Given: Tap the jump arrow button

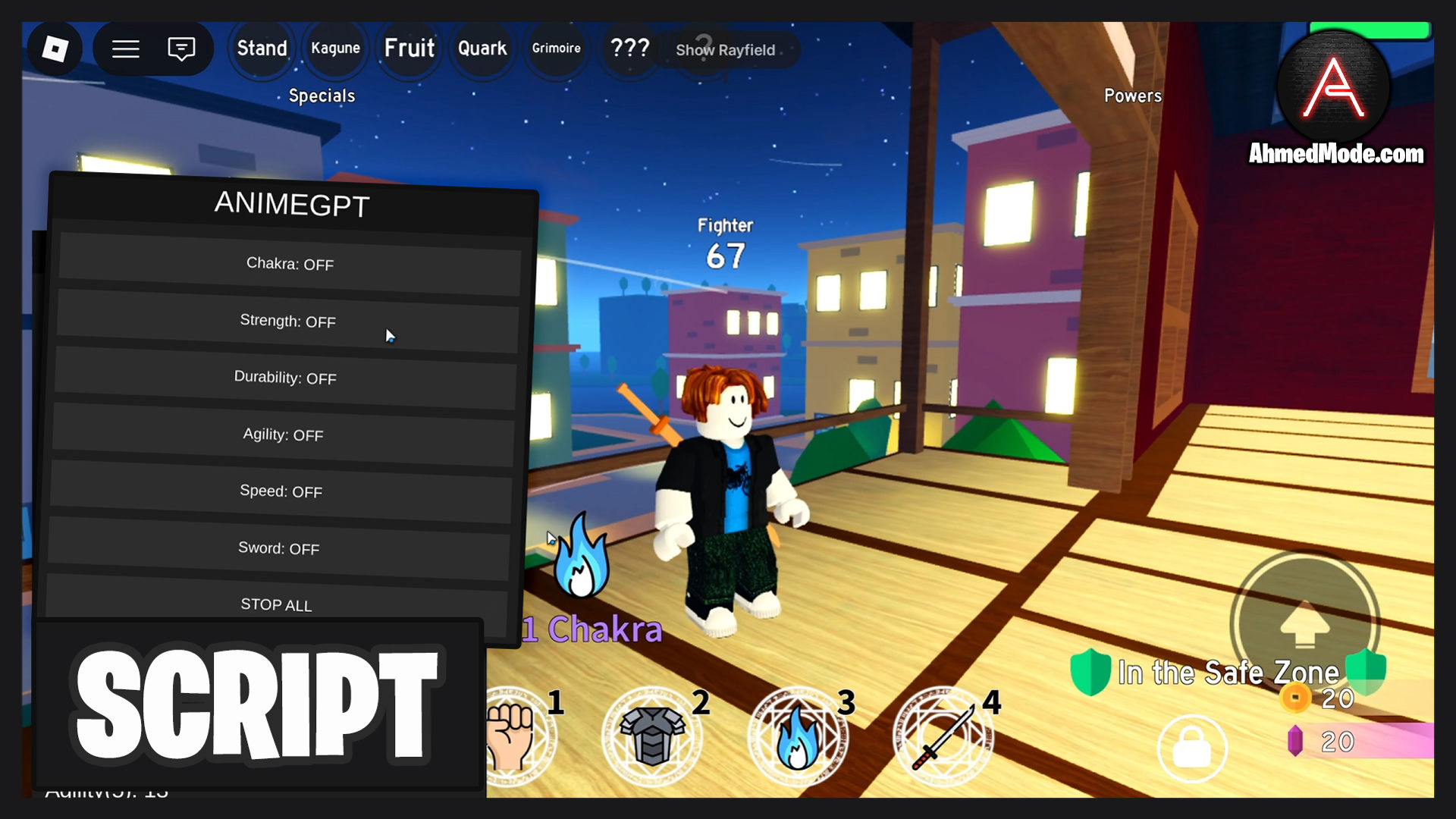Looking at the screenshot, I should 1304,623.
